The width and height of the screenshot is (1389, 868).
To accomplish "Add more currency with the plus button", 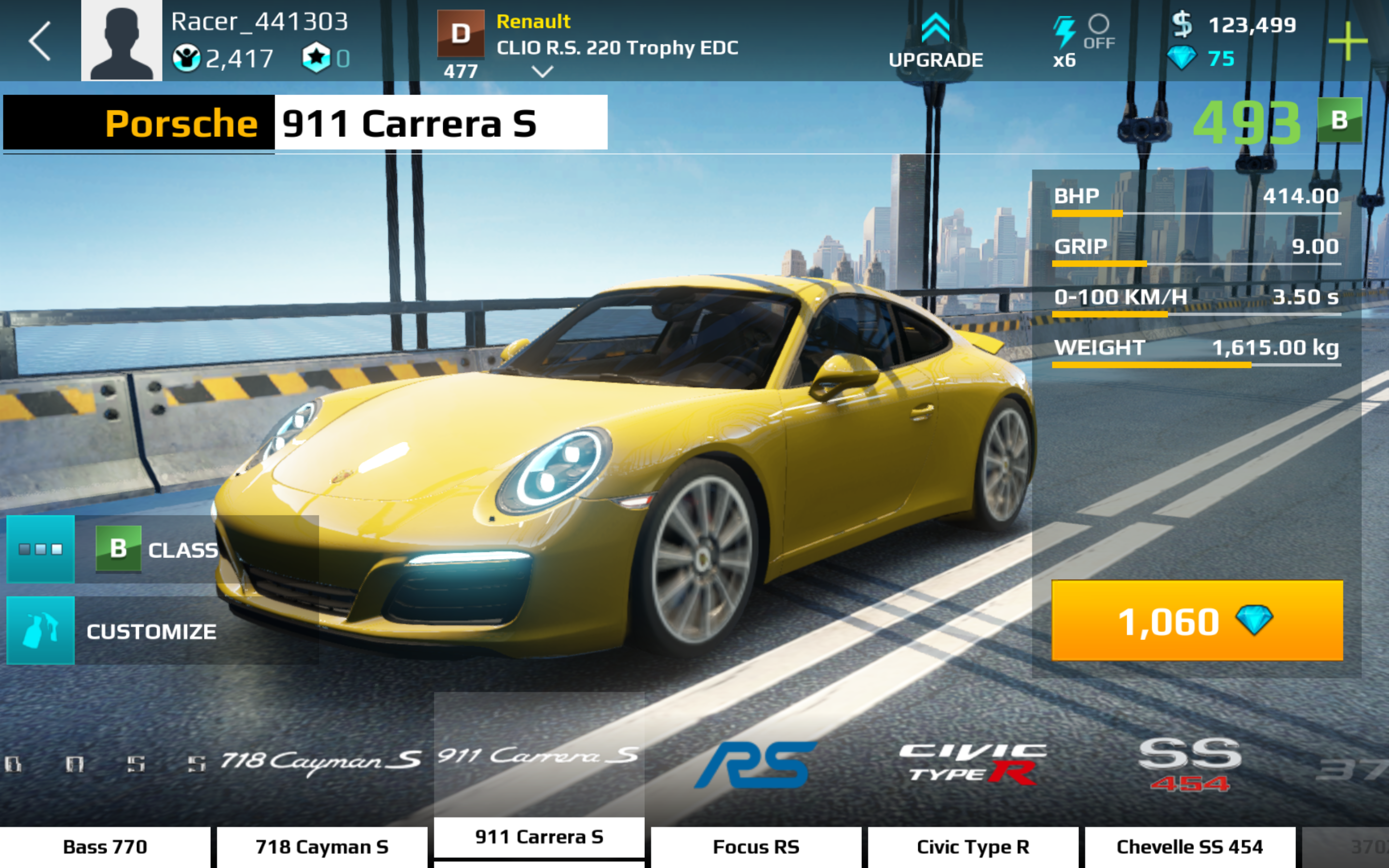I will pyautogui.click(x=1347, y=41).
